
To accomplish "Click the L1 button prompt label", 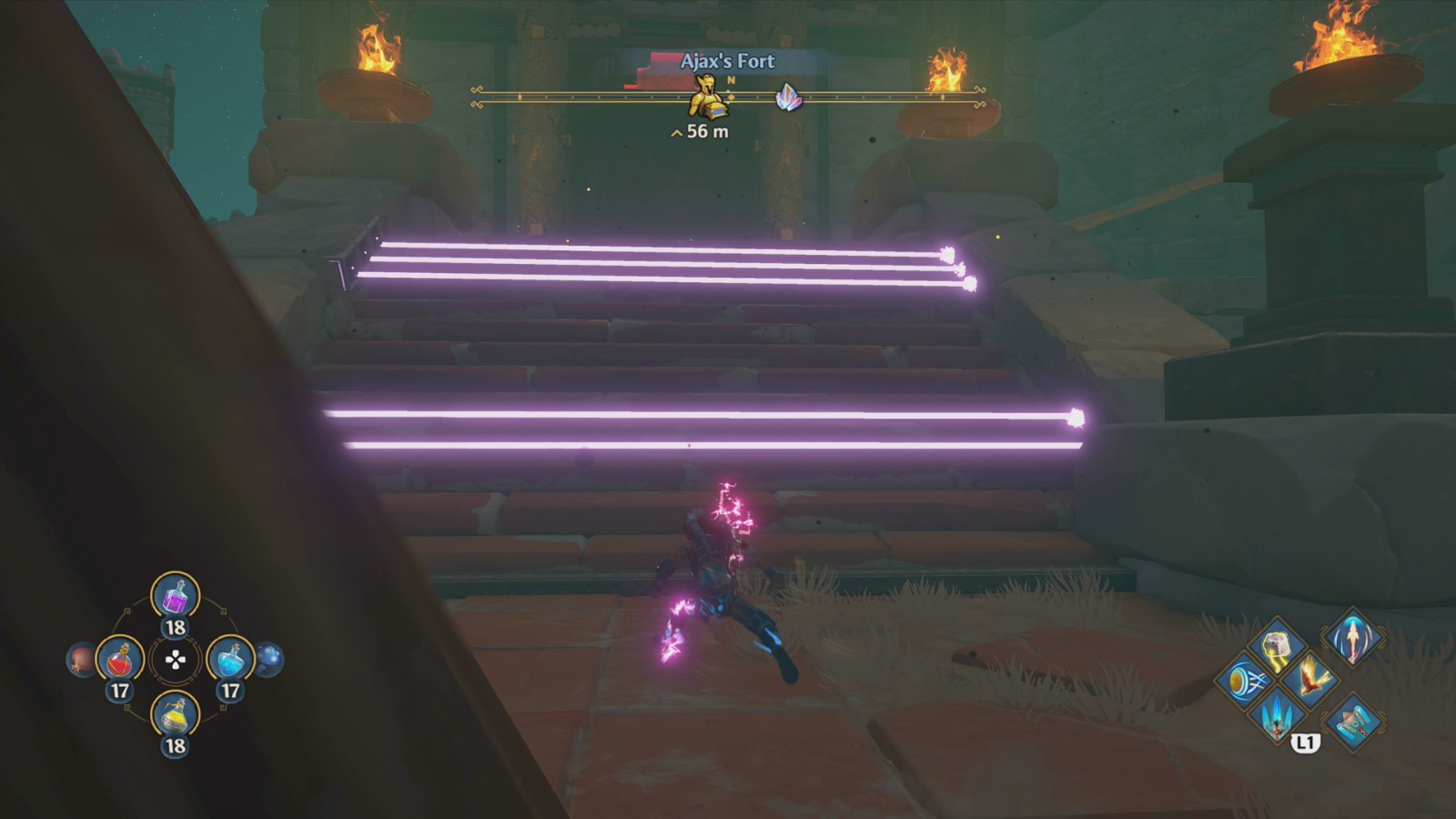I will pos(1306,742).
